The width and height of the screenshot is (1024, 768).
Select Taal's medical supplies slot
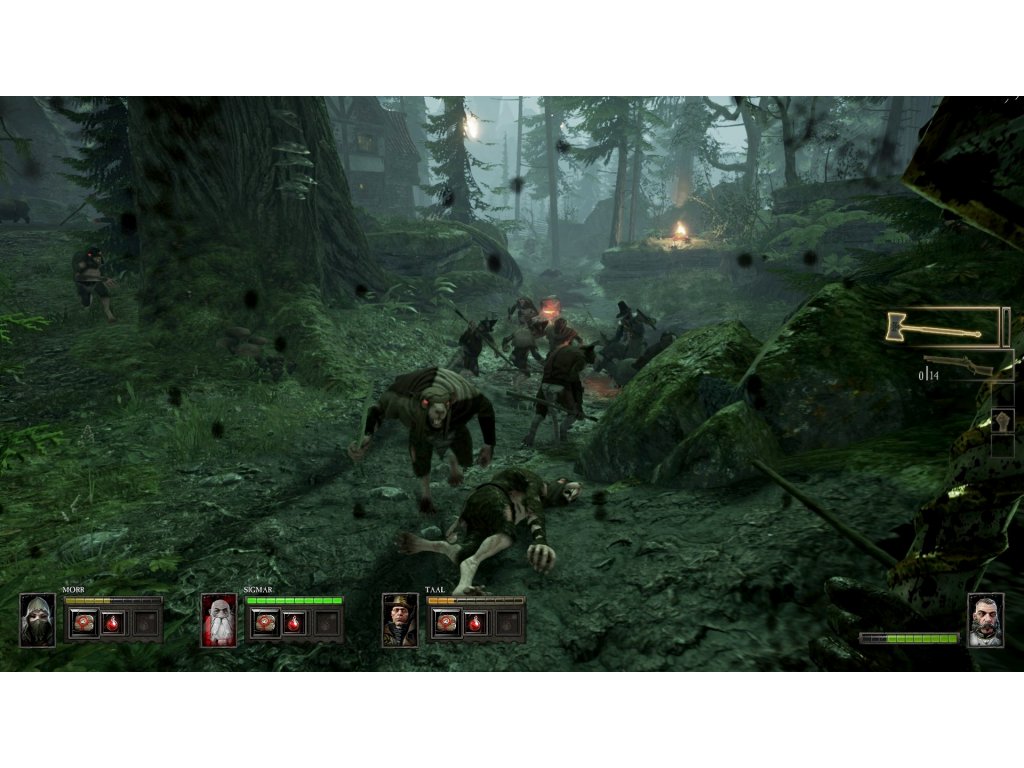(x=445, y=623)
